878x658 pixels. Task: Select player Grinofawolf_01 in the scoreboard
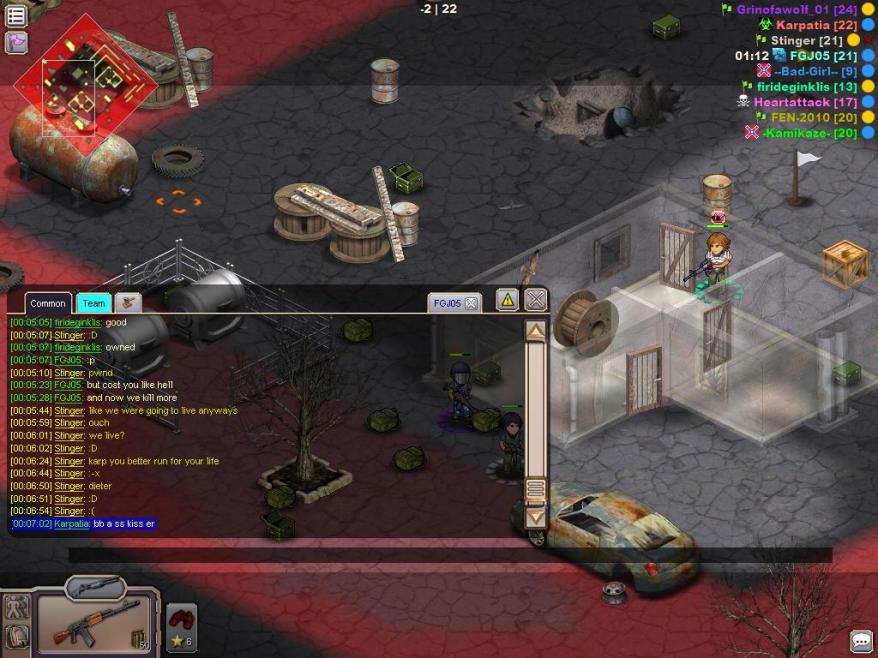(783, 10)
